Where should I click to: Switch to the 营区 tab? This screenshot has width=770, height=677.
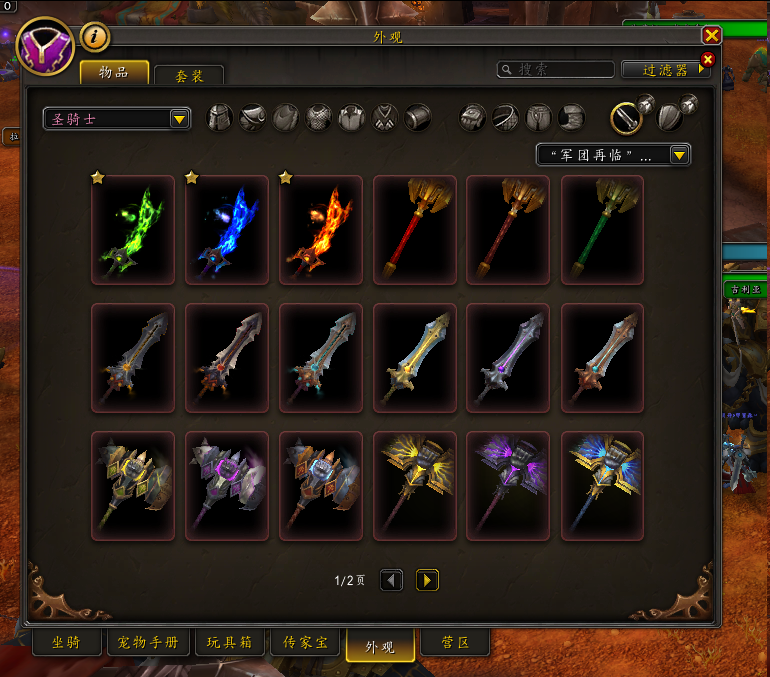pyautogui.click(x=456, y=643)
